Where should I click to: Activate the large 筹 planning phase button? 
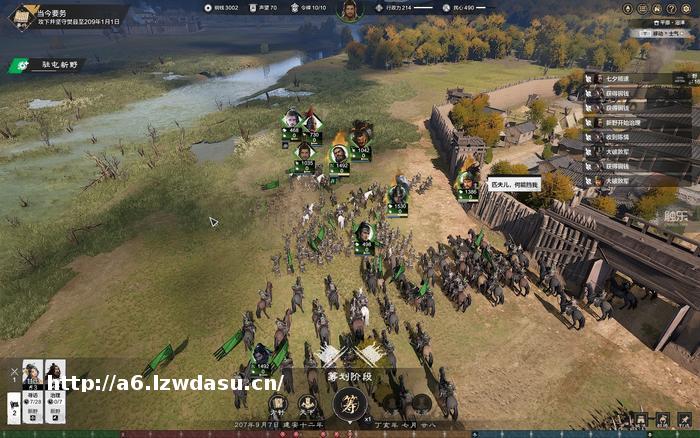(349, 404)
